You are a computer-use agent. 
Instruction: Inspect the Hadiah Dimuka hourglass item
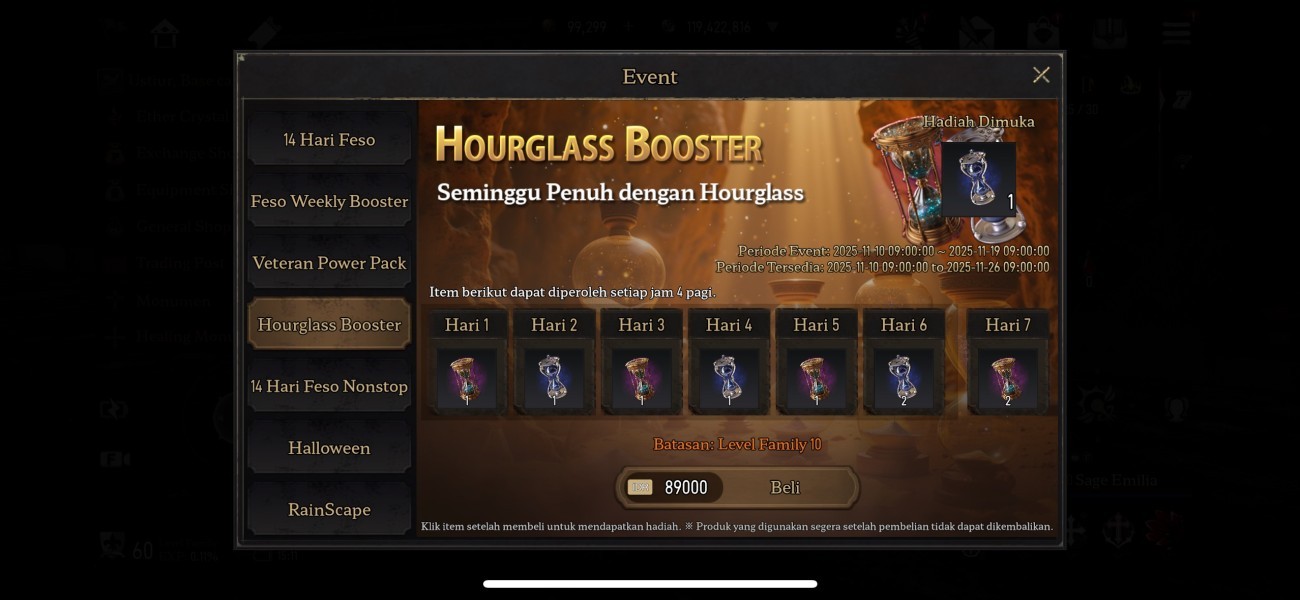[x=978, y=179]
